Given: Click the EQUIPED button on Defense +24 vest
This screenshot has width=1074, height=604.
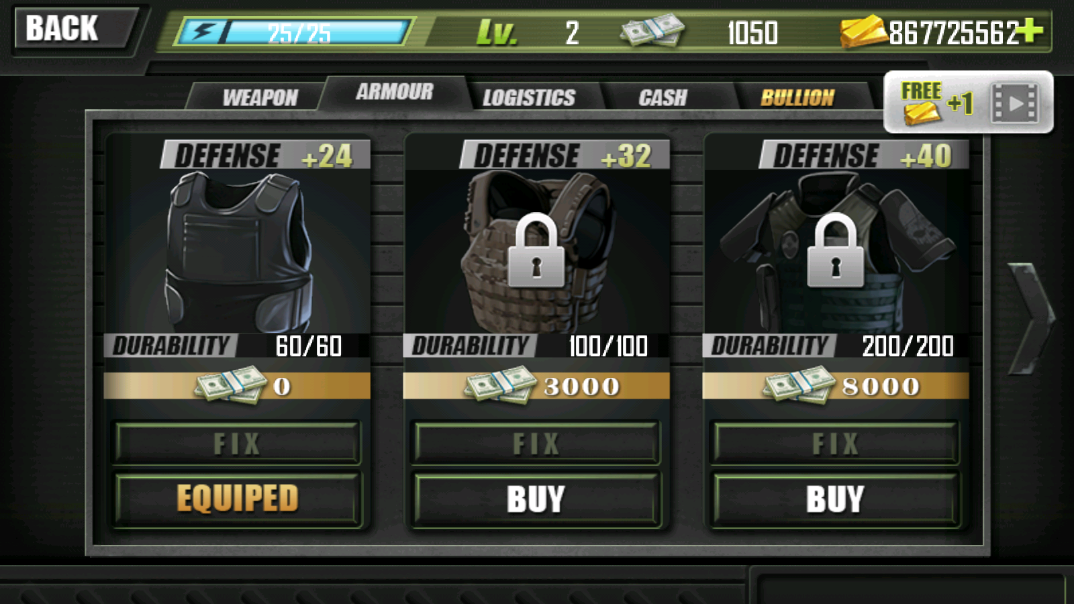Looking at the screenshot, I should tap(237, 499).
